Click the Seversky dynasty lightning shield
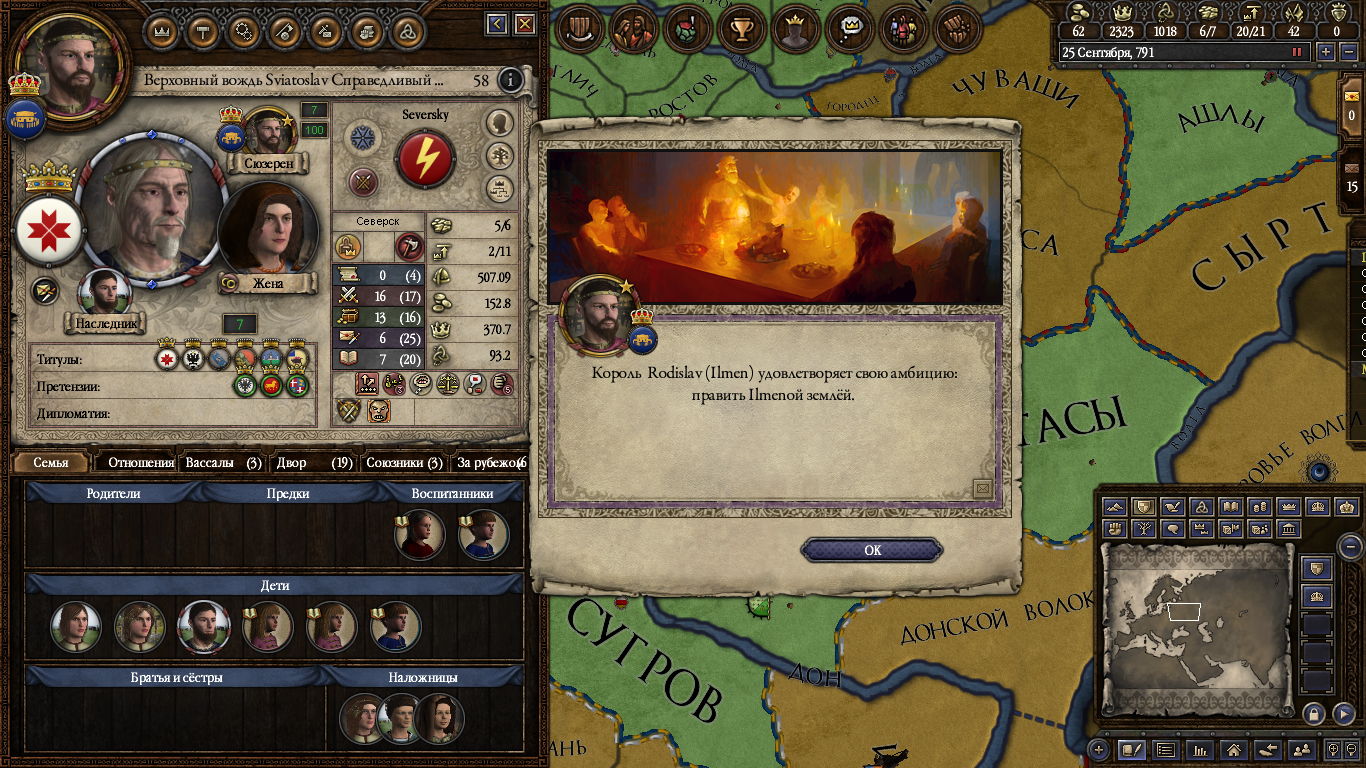Image resolution: width=1366 pixels, height=768 pixels. tap(425, 159)
